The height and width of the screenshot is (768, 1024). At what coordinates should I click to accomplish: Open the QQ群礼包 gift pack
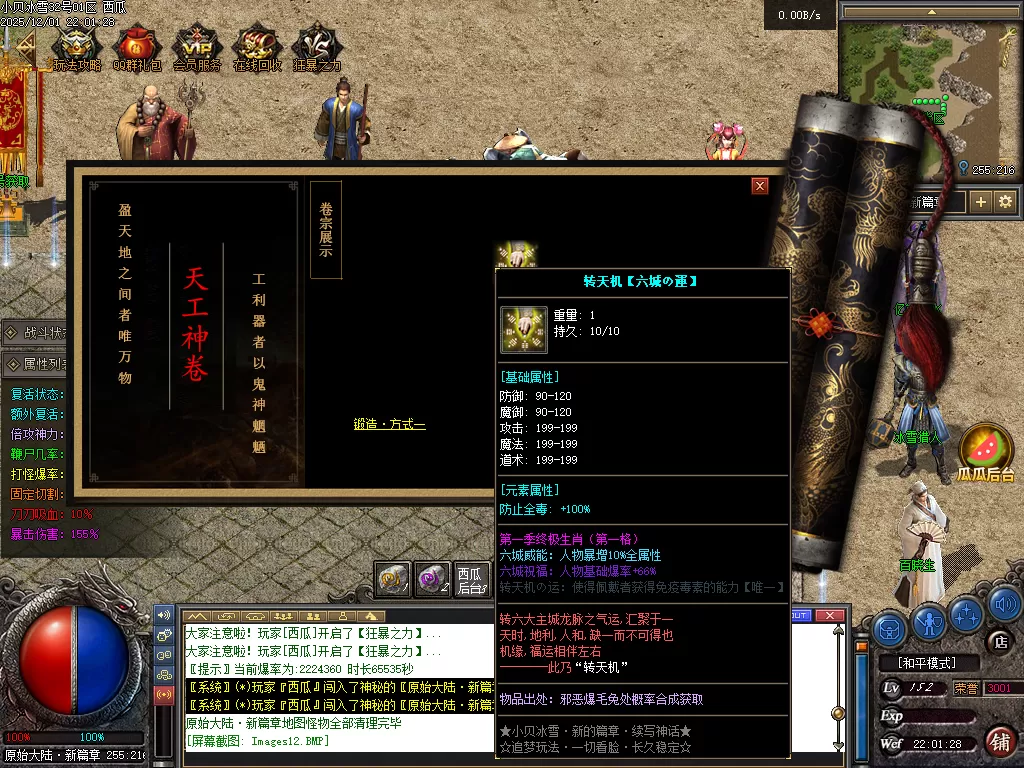point(136,48)
